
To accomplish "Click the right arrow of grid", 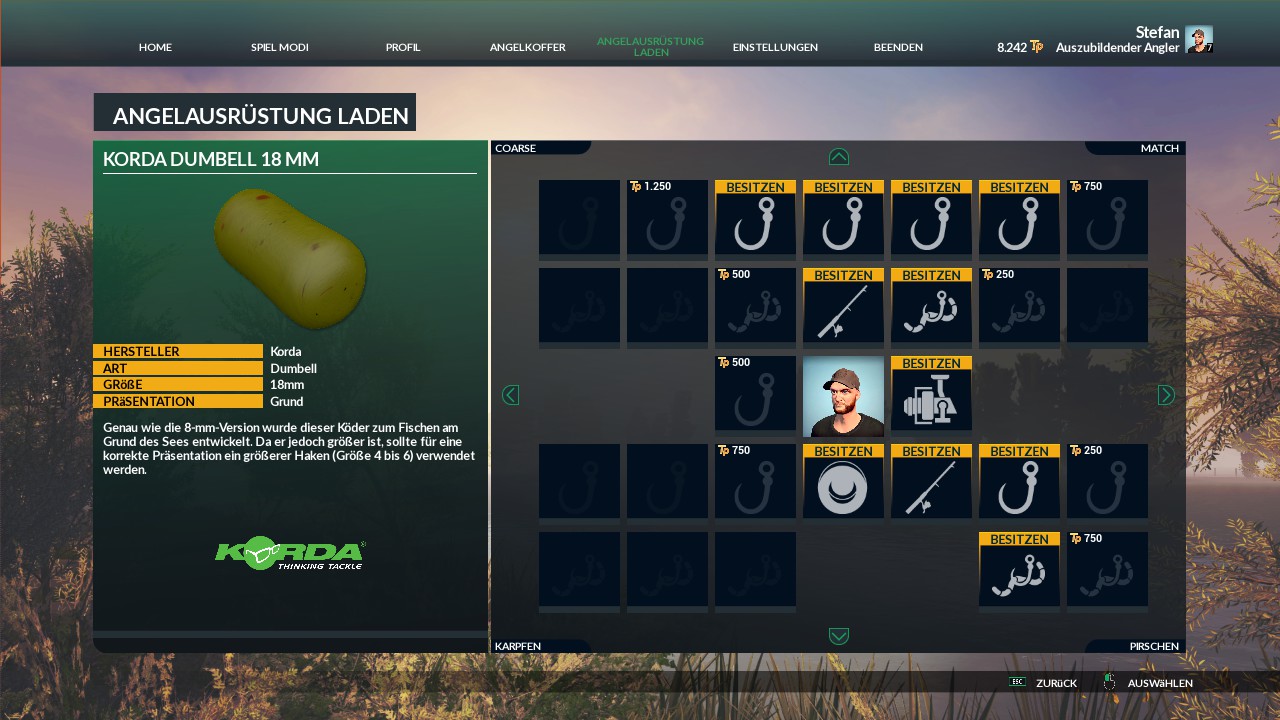I will coord(1166,395).
